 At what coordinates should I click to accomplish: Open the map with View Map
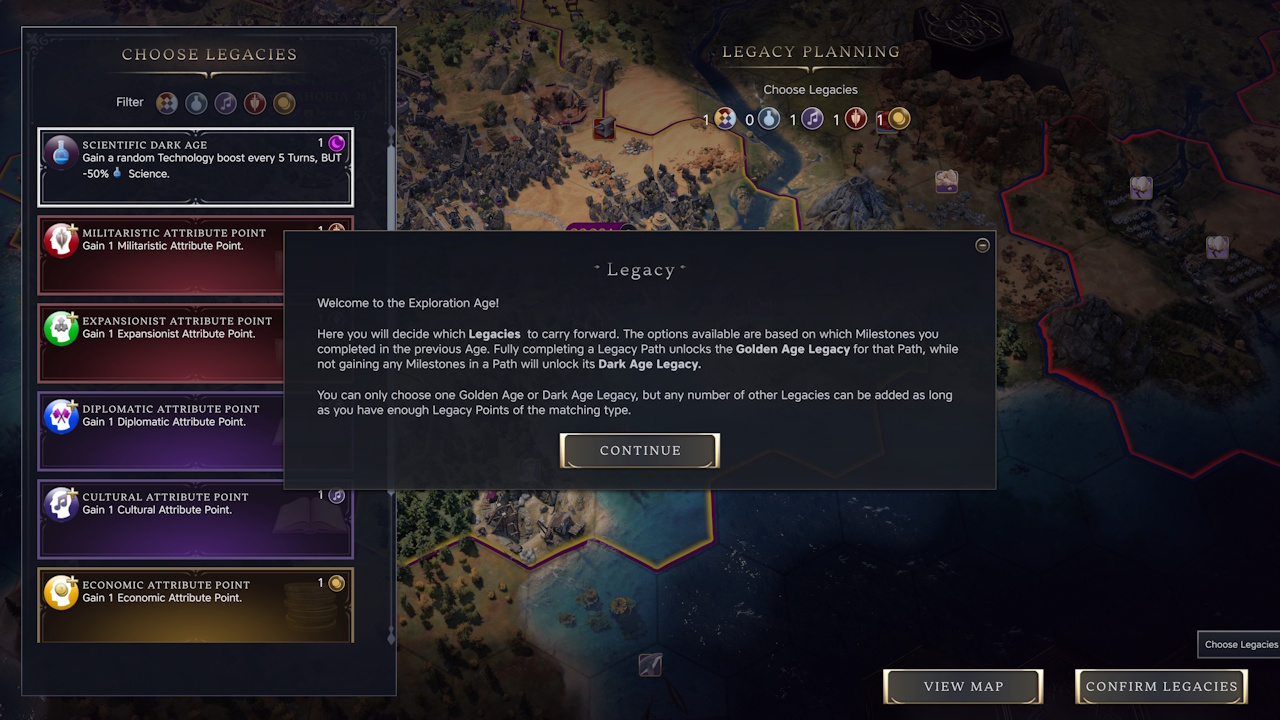[962, 686]
